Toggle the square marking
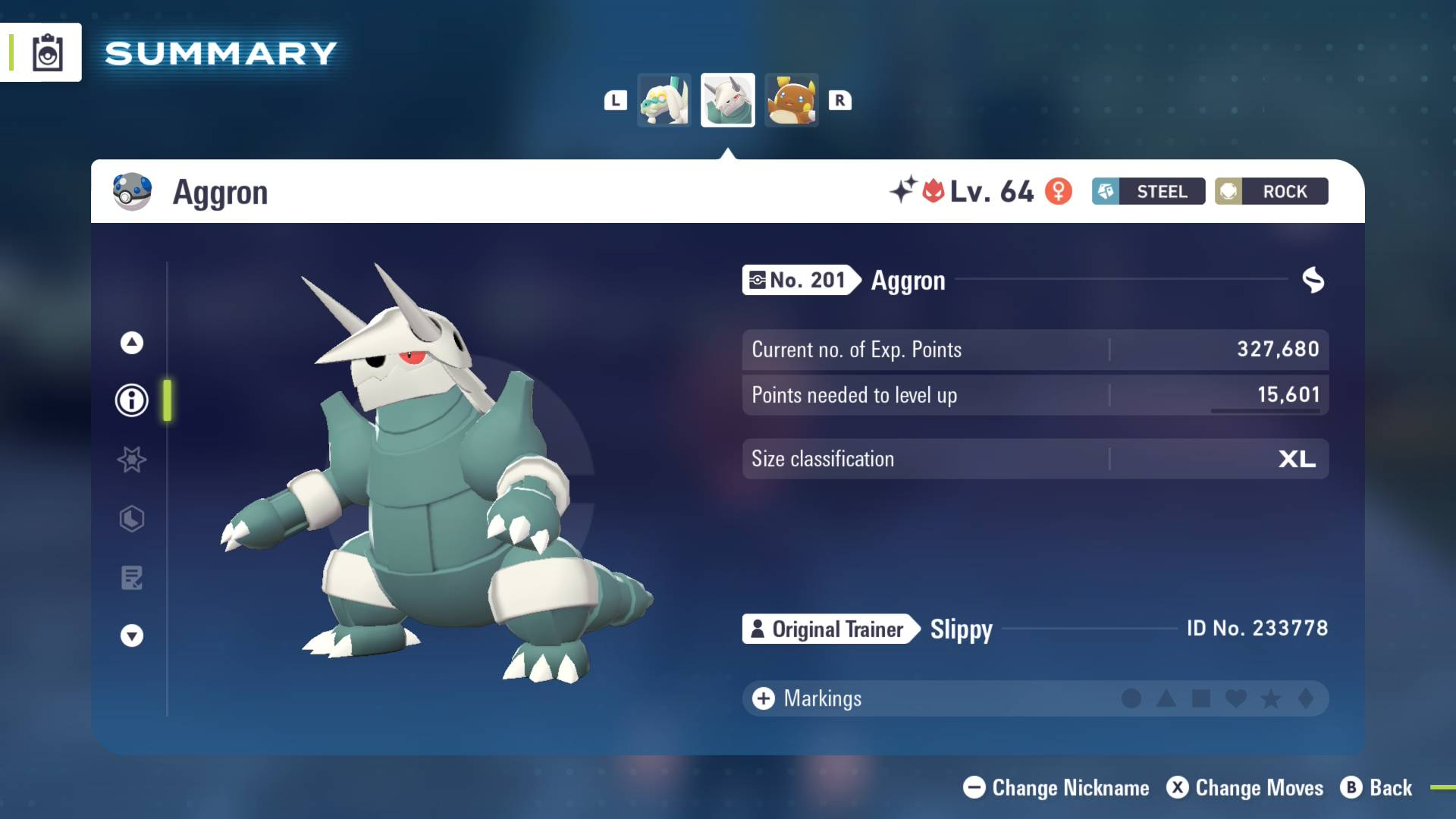This screenshot has height=819, width=1456. [x=1201, y=698]
